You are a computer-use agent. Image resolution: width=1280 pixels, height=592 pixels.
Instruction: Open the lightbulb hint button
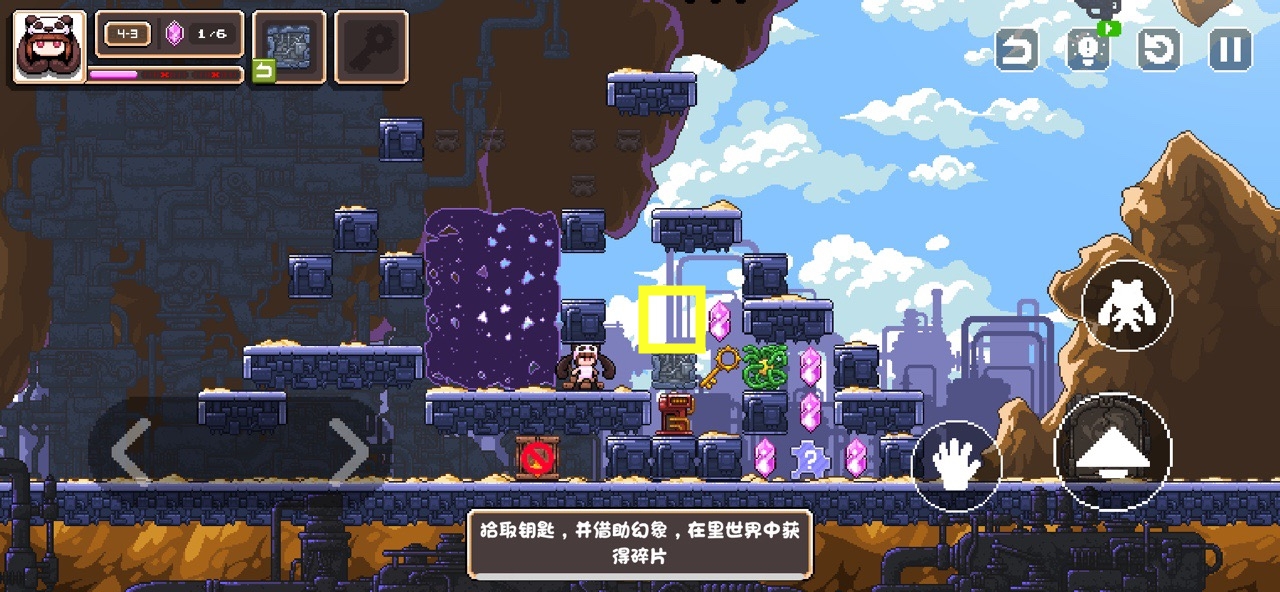pos(1088,49)
